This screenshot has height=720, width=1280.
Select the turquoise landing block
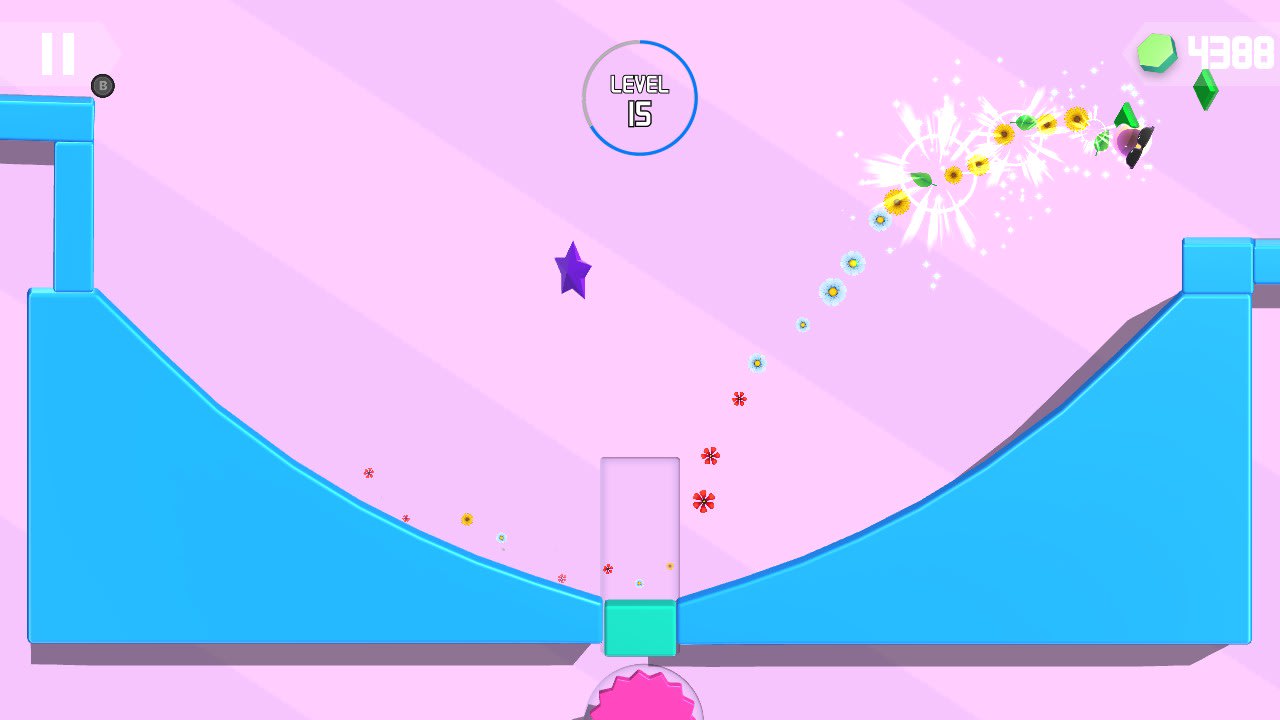click(x=640, y=627)
